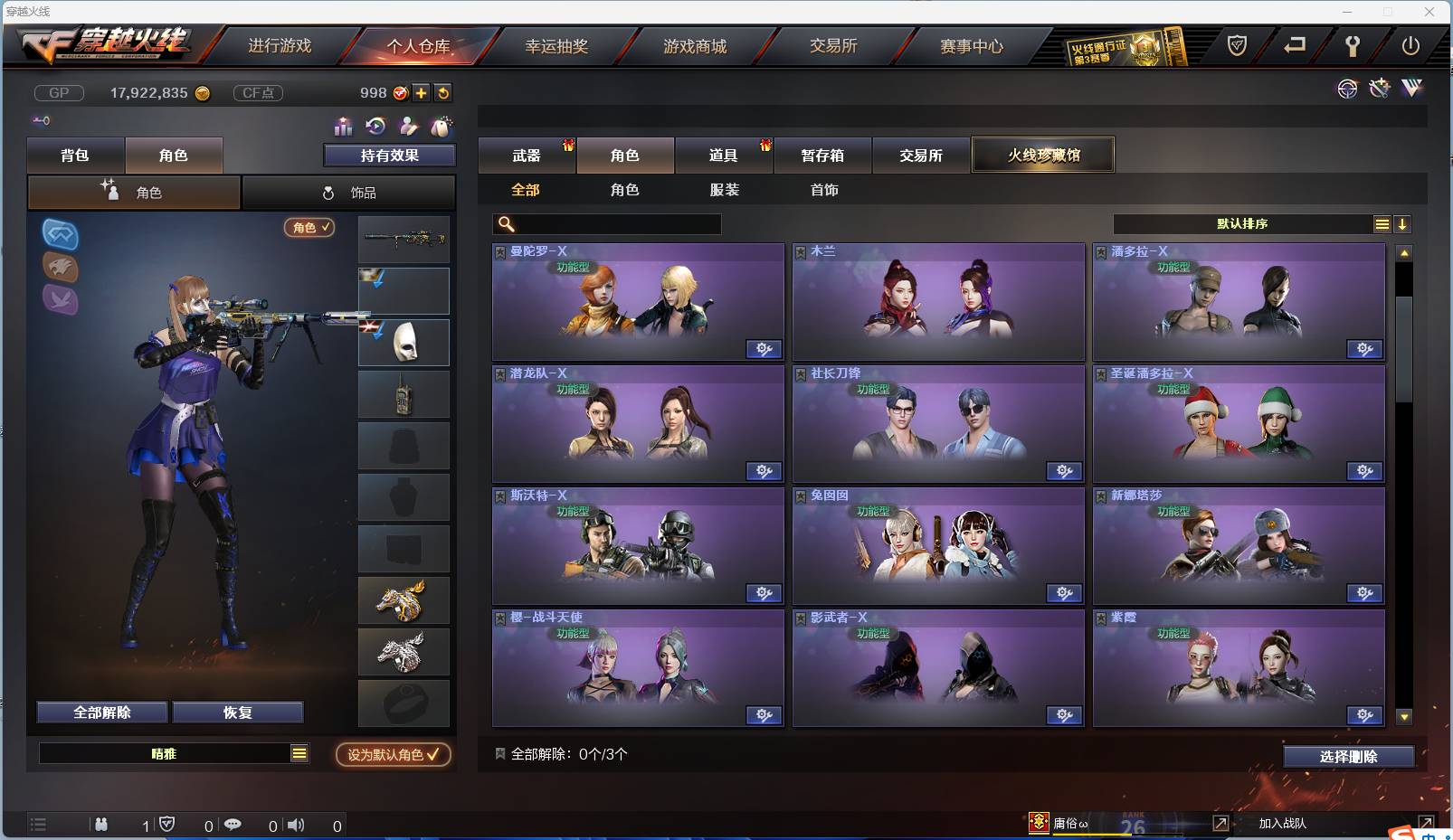Open the 游戏商城 menu at the top
This screenshot has height=840, width=1453.
(x=696, y=46)
